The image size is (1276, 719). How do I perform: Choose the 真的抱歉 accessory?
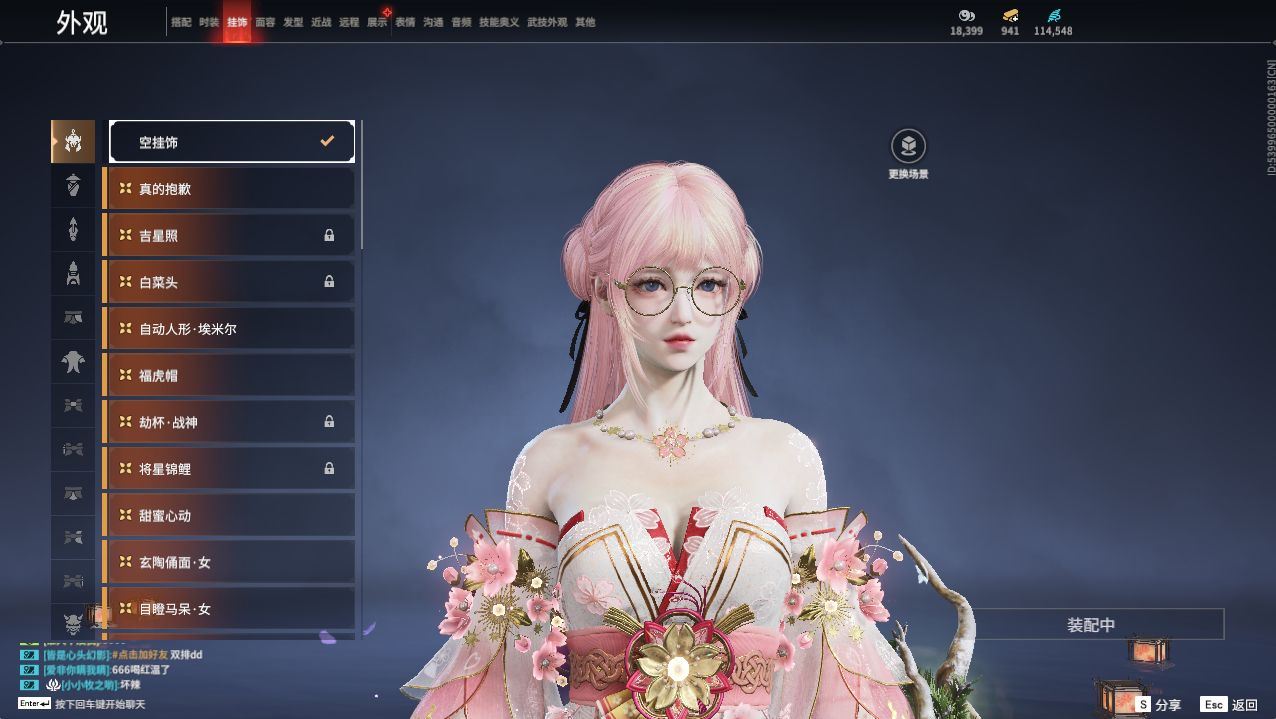229,189
